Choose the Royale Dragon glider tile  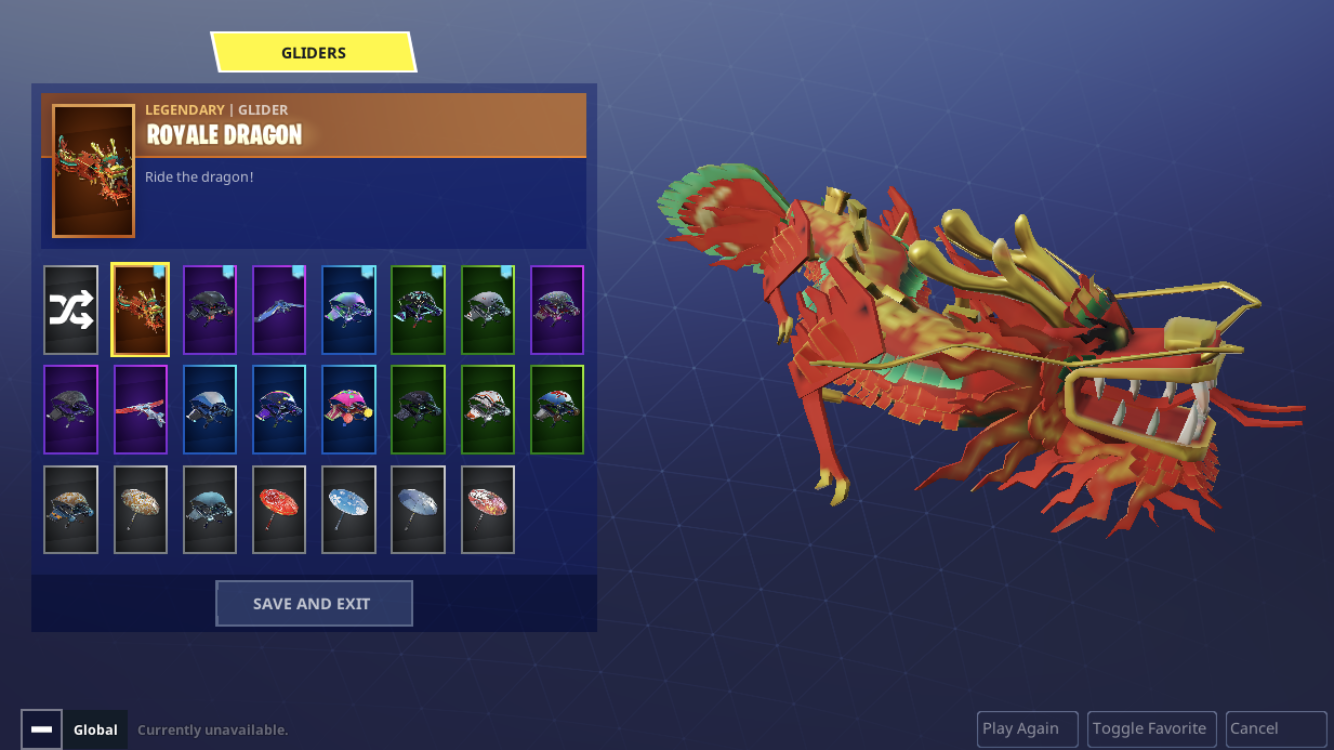click(x=140, y=310)
